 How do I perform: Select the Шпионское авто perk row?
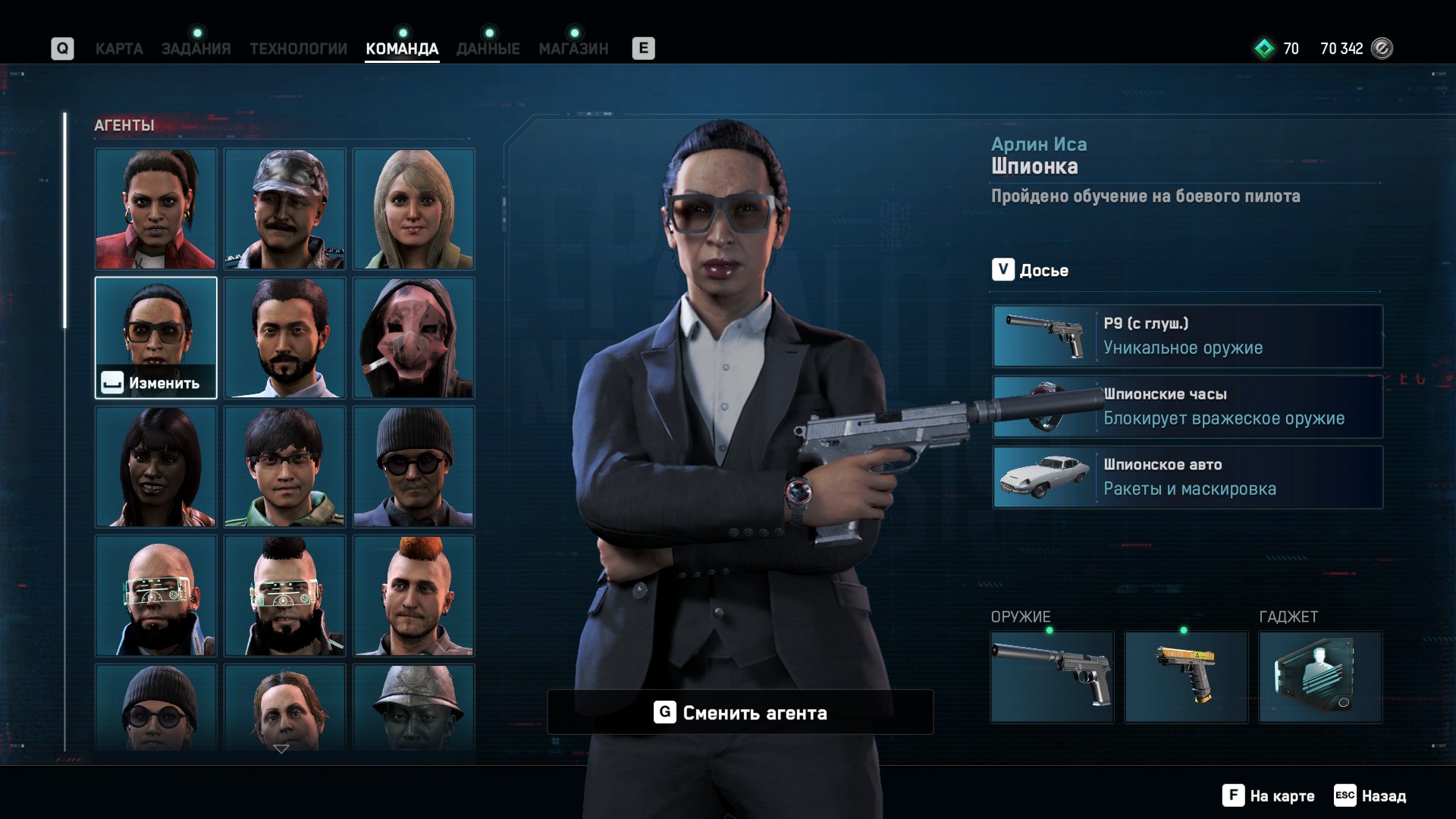coord(1188,477)
